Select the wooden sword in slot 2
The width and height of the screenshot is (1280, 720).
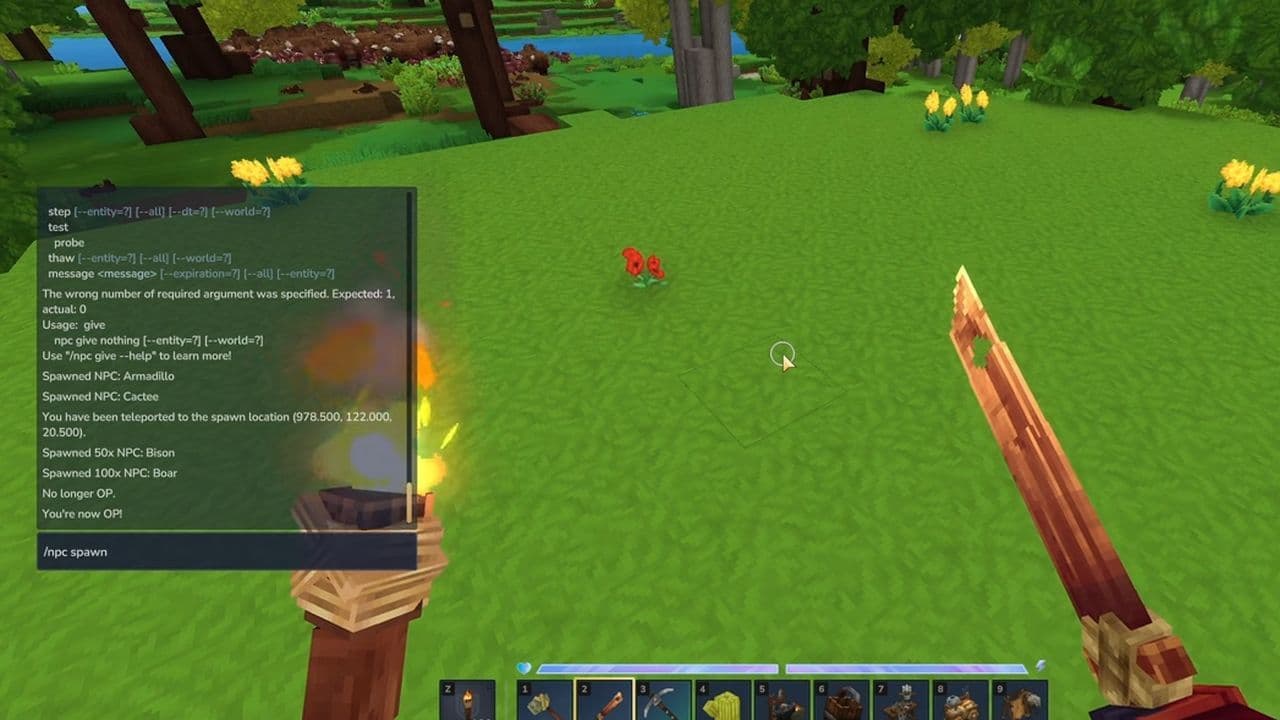(x=604, y=700)
